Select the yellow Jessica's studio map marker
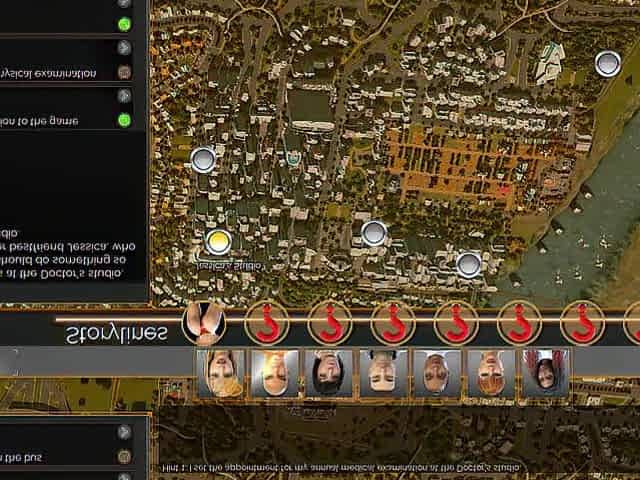 pos(218,241)
